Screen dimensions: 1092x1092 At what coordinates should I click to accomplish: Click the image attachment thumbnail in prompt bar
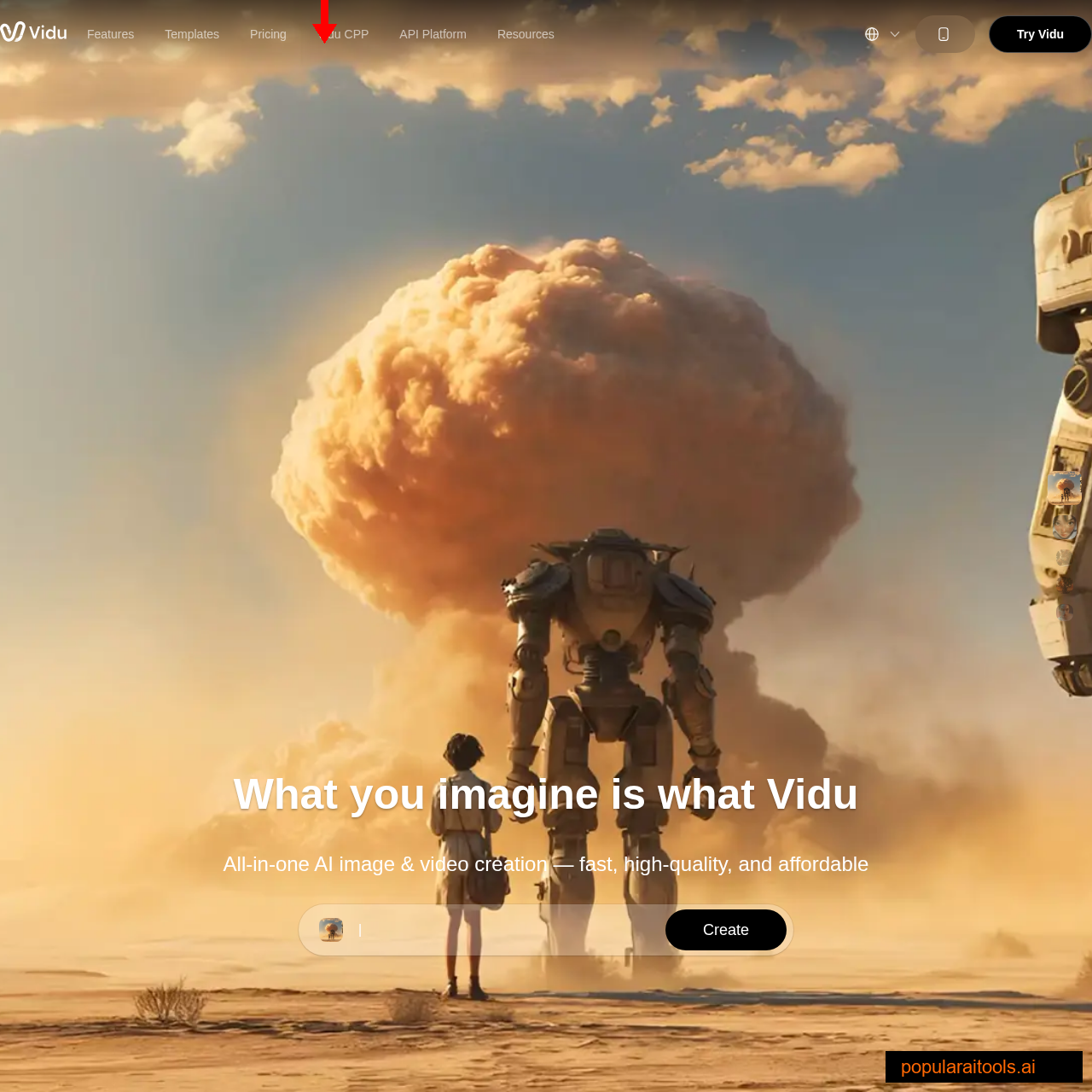pyautogui.click(x=331, y=929)
